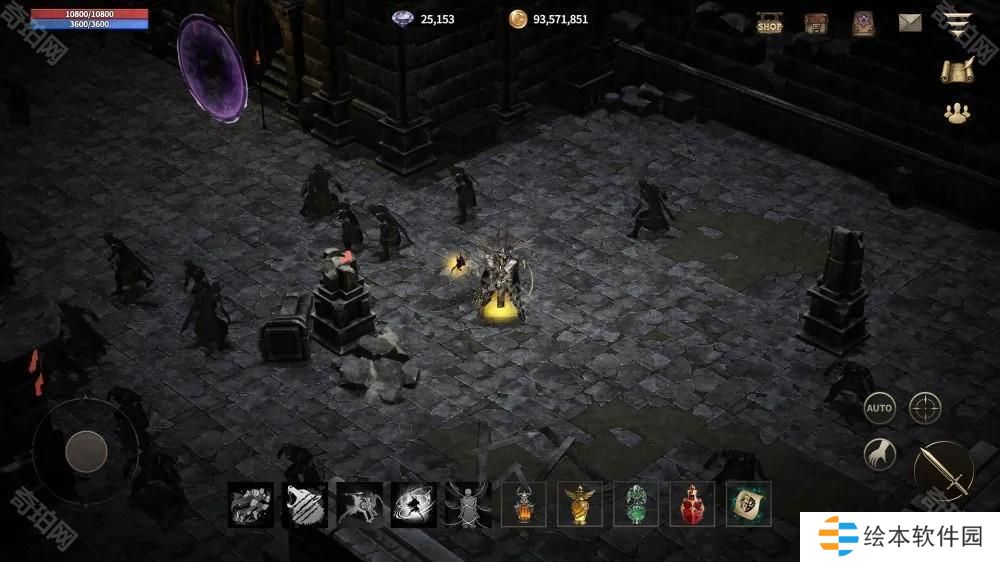Screen dimensions: 1000x562
Task: Open the hexagram spellbook icon
Action: 863,24
